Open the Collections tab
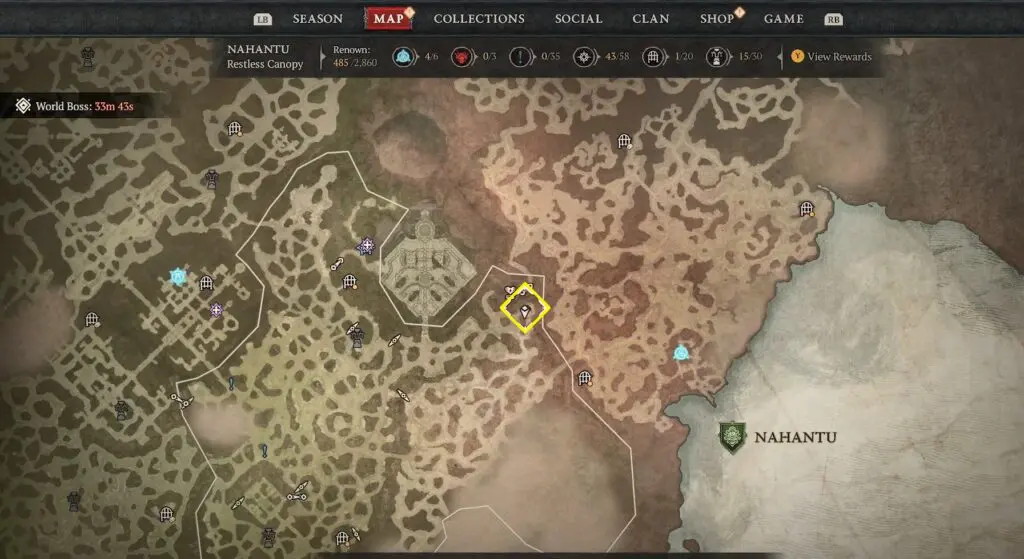Screen dimensions: 1024x559 (x=479, y=19)
